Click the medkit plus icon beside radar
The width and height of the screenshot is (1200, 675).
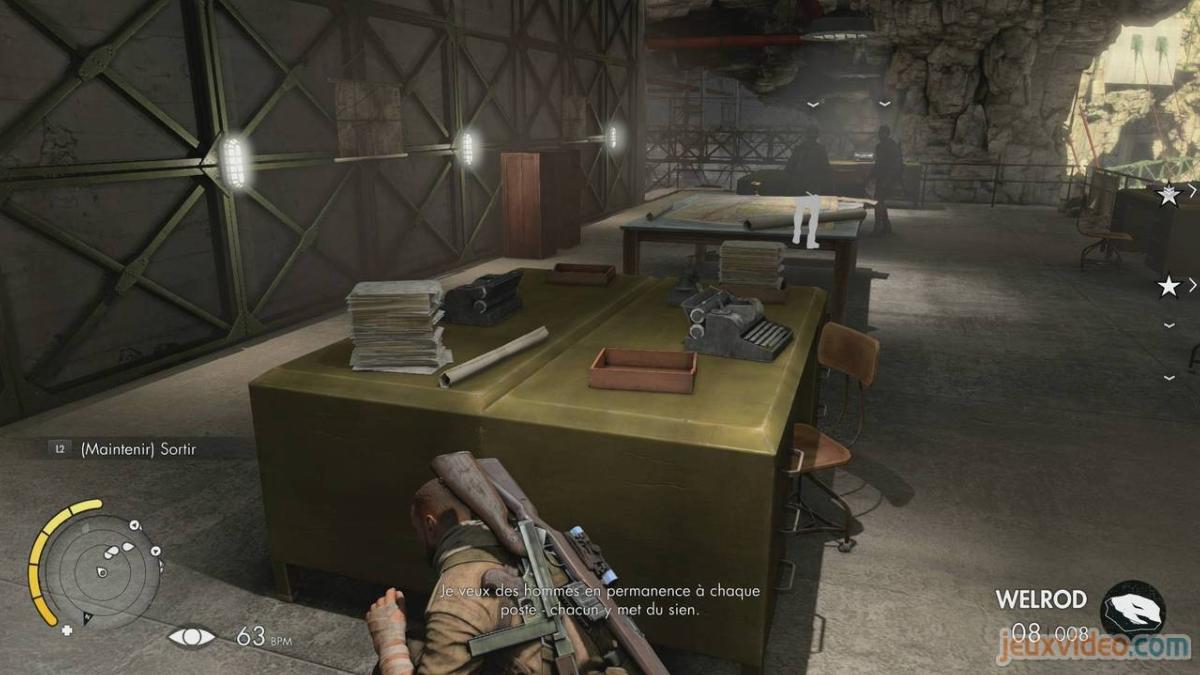tap(67, 630)
